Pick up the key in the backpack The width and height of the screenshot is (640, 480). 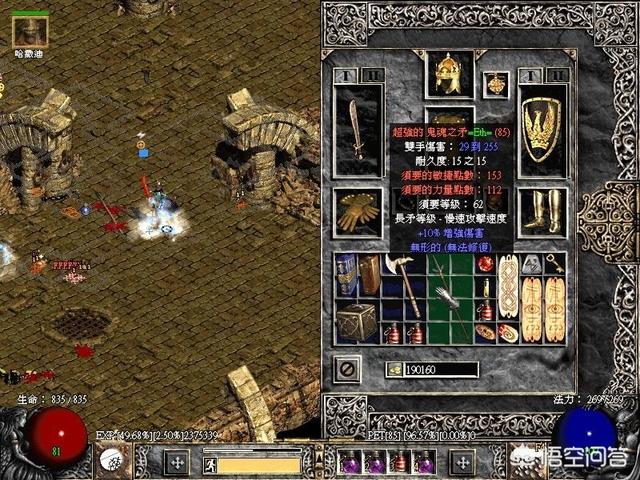point(556,264)
